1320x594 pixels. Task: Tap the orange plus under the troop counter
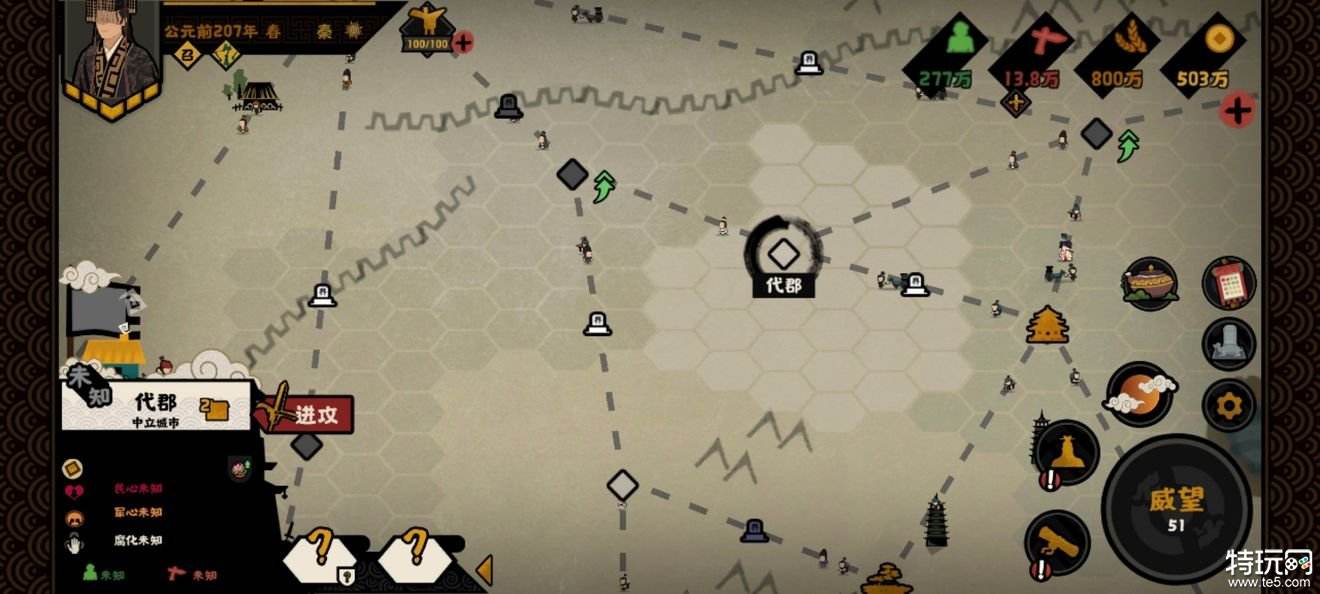click(x=1016, y=102)
